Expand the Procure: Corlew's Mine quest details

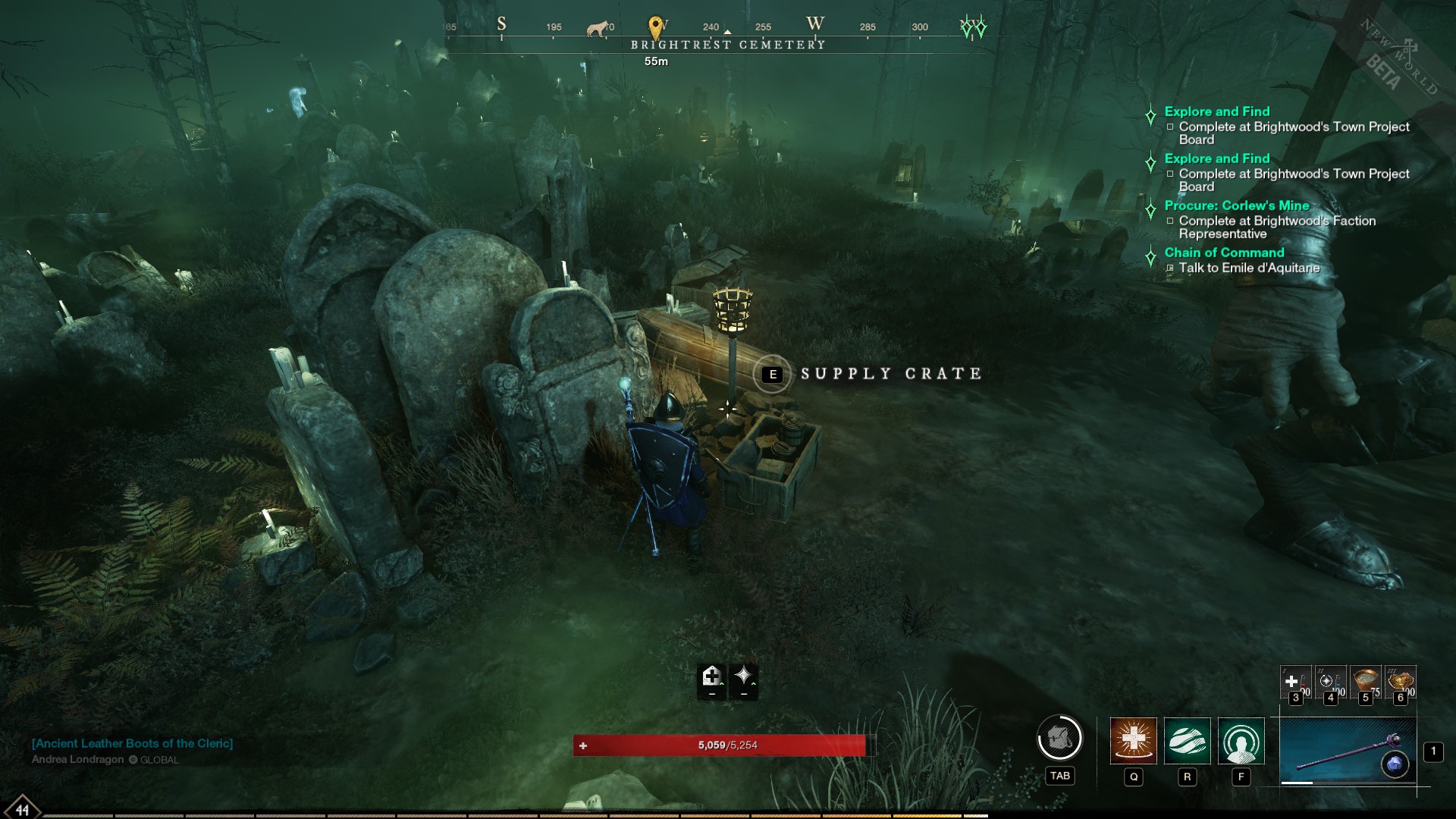pyautogui.click(x=1236, y=205)
